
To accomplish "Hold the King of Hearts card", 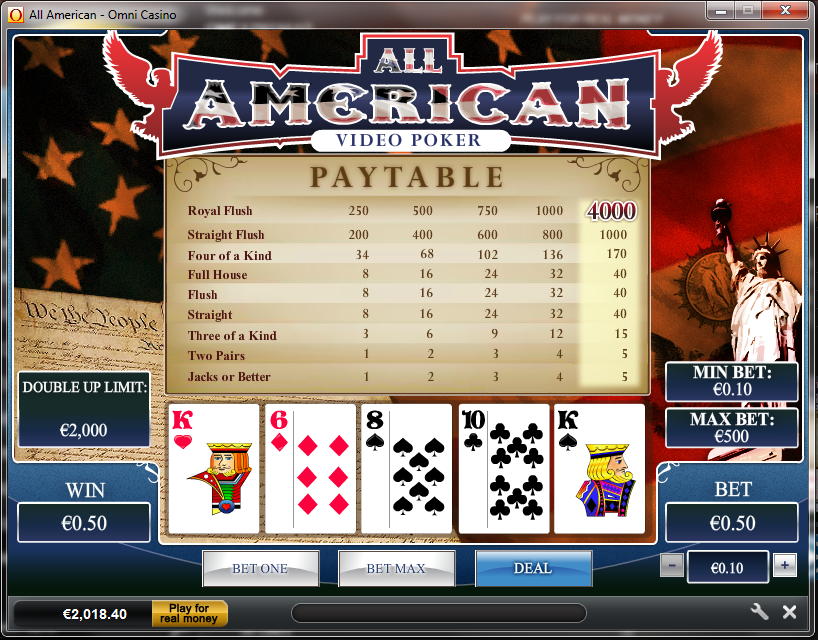I will point(214,468).
